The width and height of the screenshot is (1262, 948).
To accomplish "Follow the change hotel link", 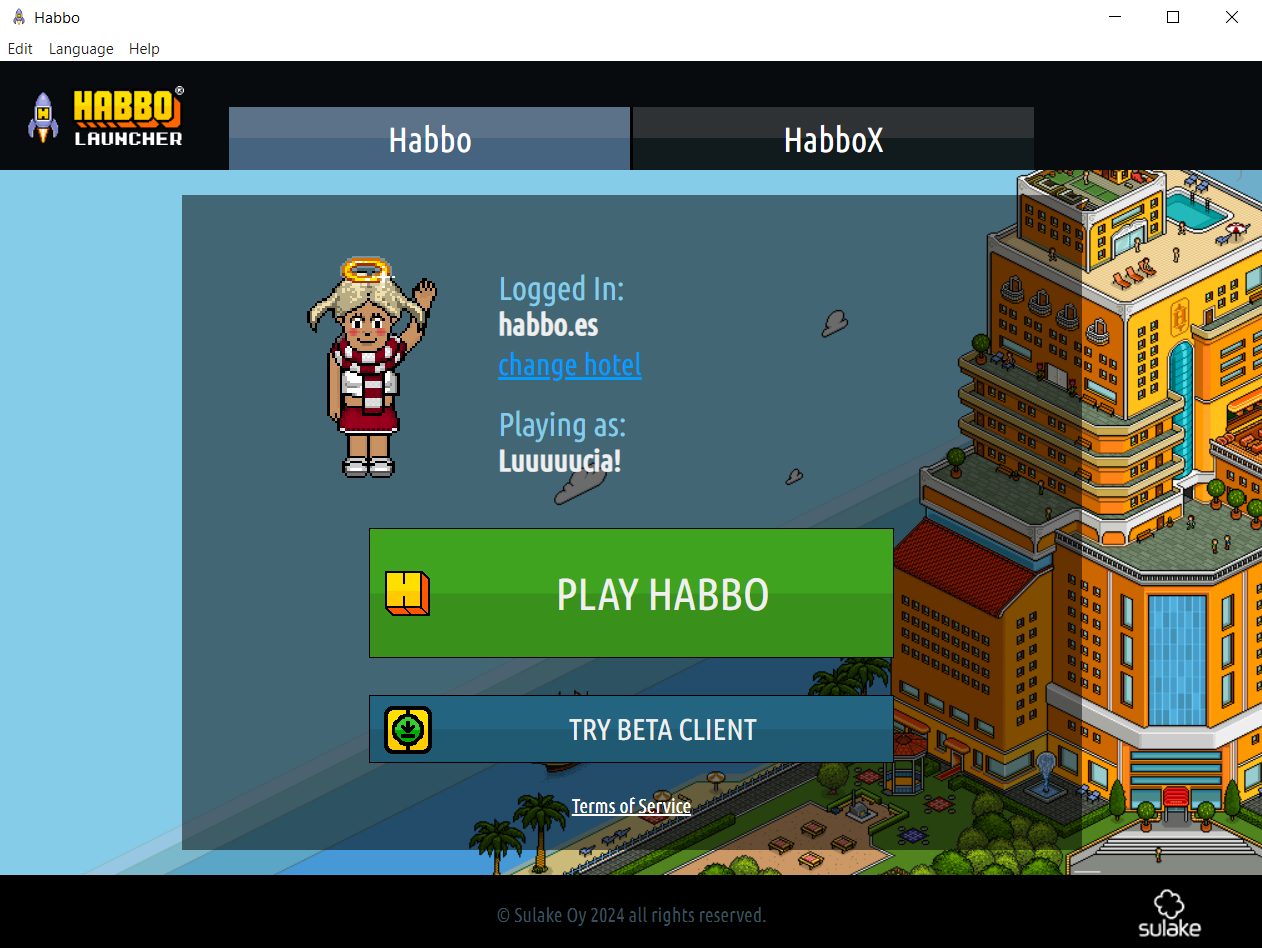I will pos(570,365).
